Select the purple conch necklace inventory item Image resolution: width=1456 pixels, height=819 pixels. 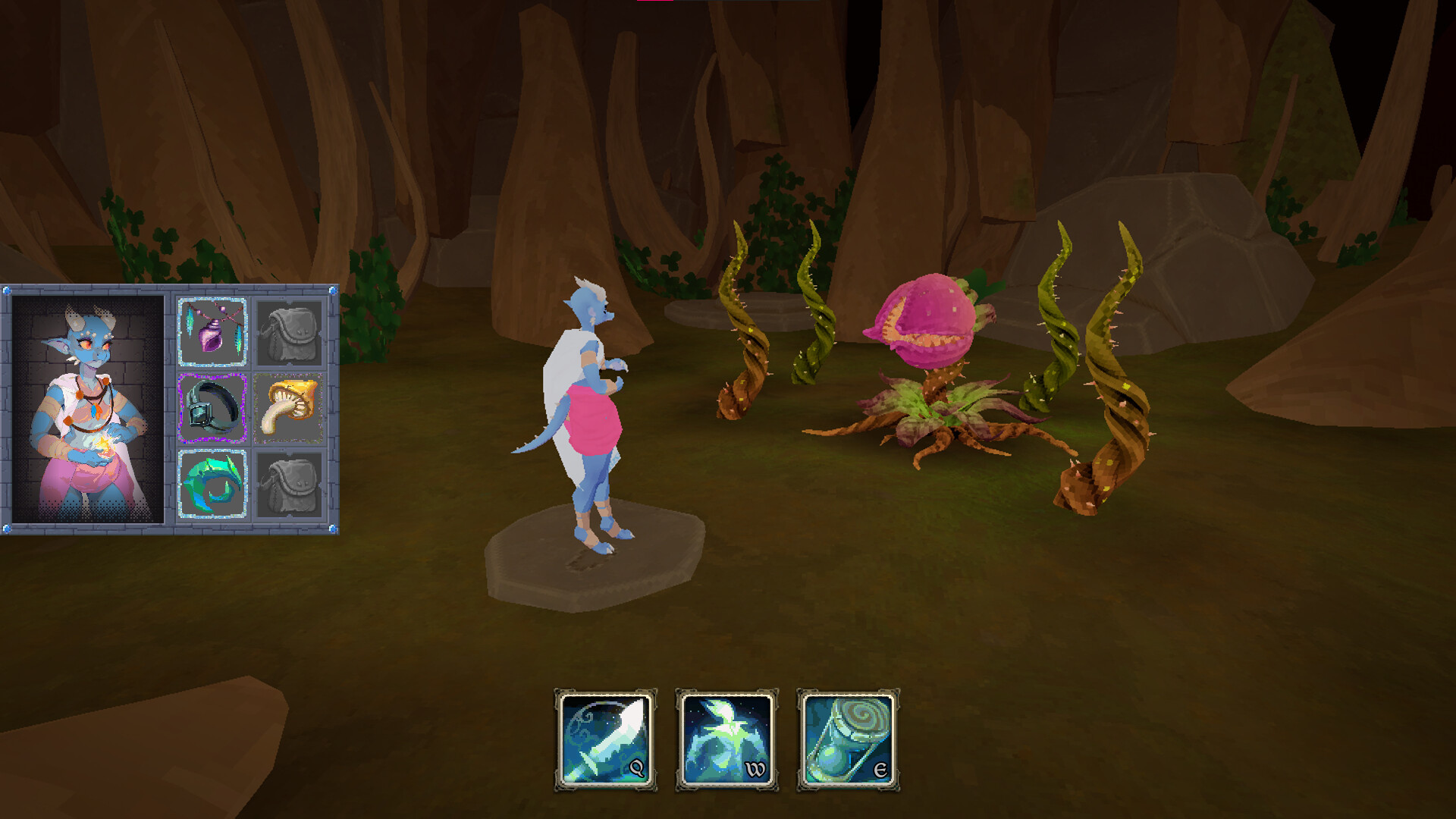pos(212,331)
